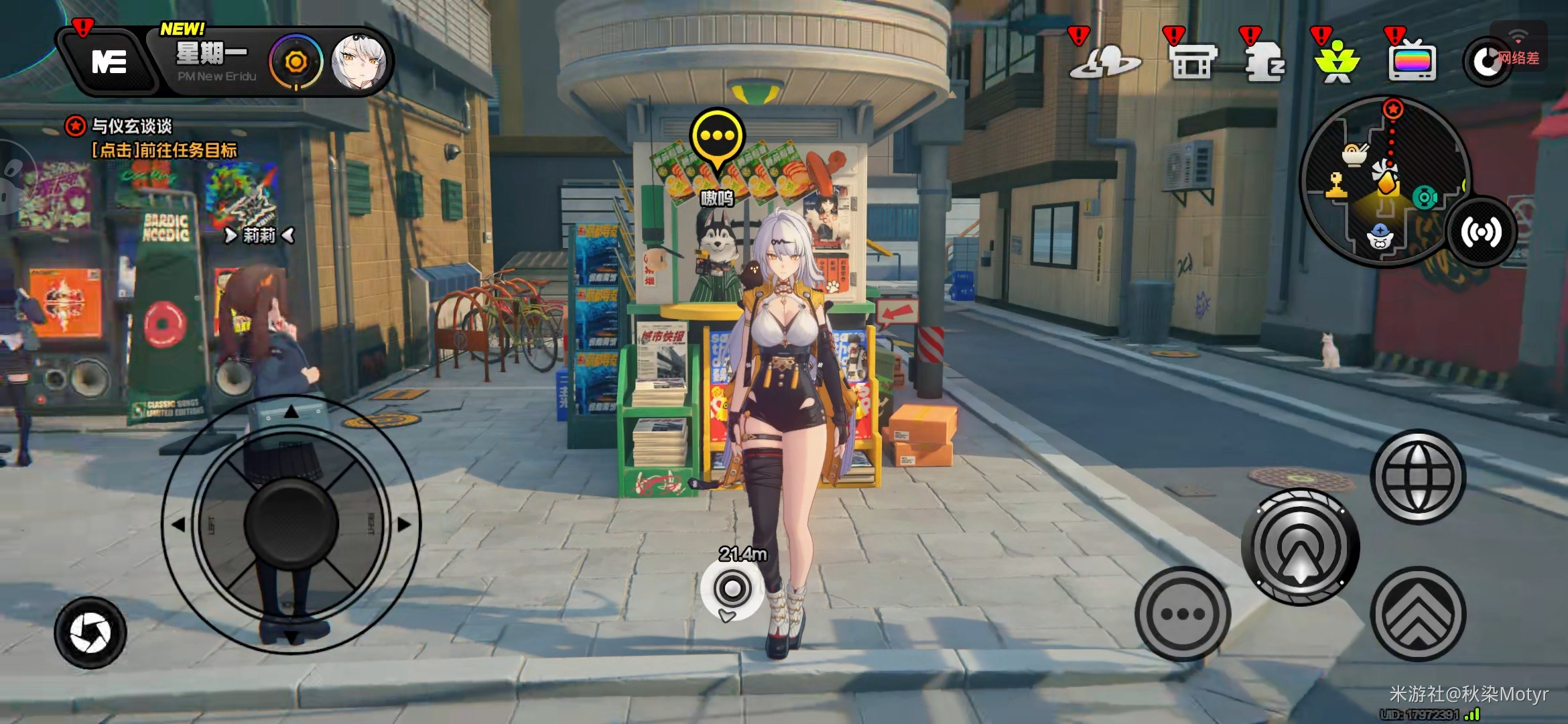Open the ringed planet icon
Viewport: 1568px width, 724px height.
coord(1104,62)
